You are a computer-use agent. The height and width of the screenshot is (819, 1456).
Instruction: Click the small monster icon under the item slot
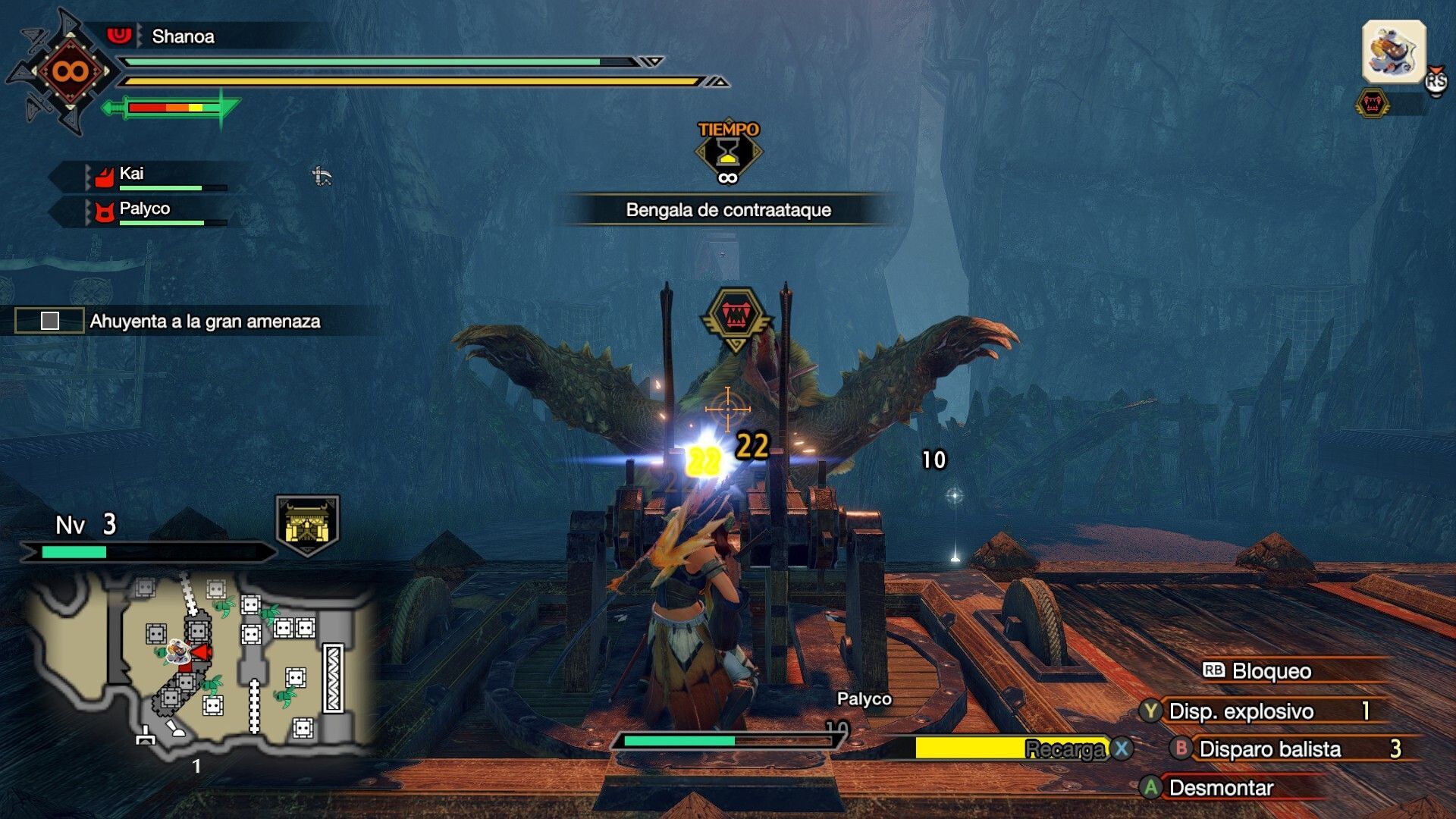(x=1372, y=103)
